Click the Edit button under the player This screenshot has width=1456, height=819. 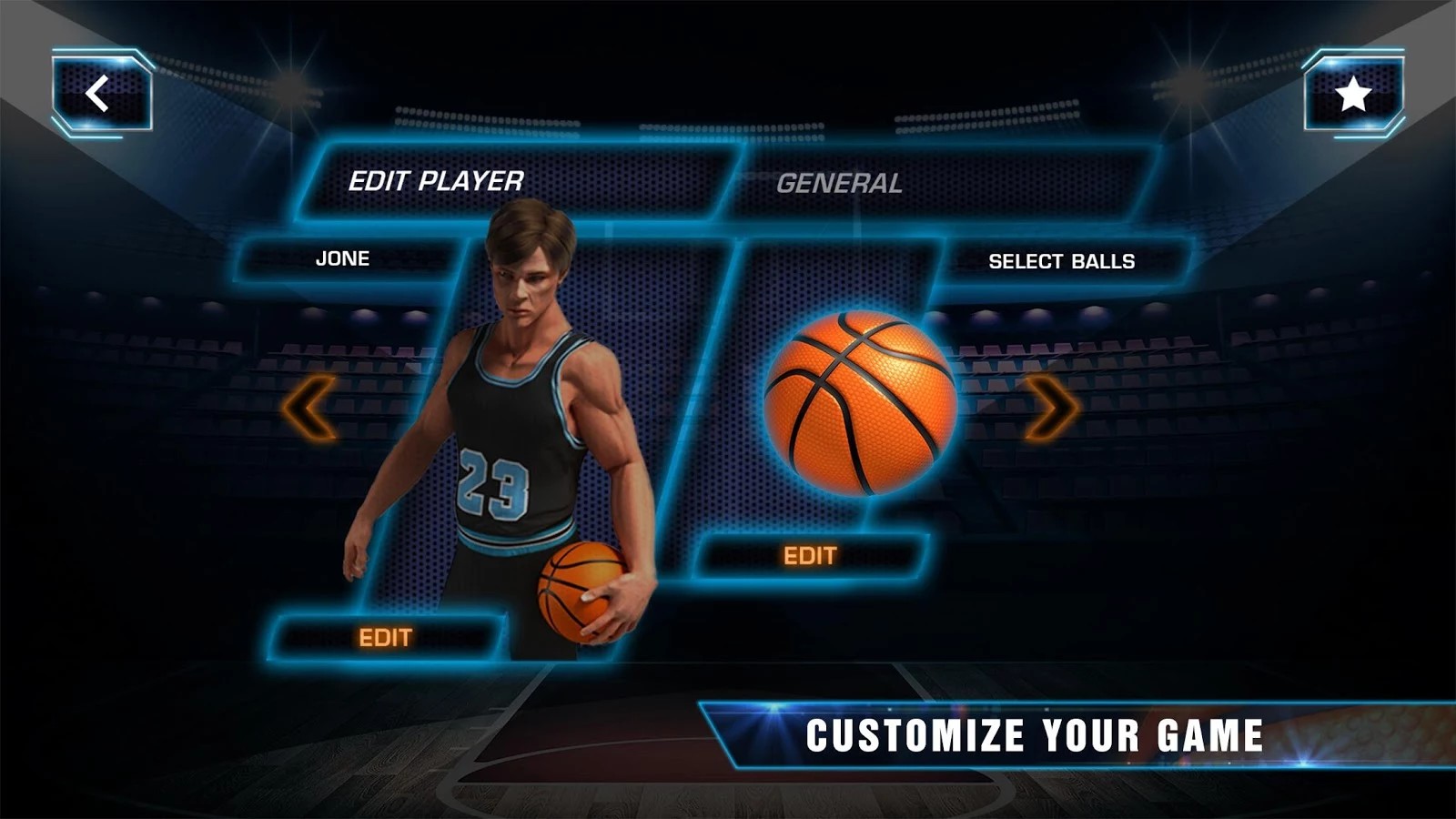click(386, 637)
